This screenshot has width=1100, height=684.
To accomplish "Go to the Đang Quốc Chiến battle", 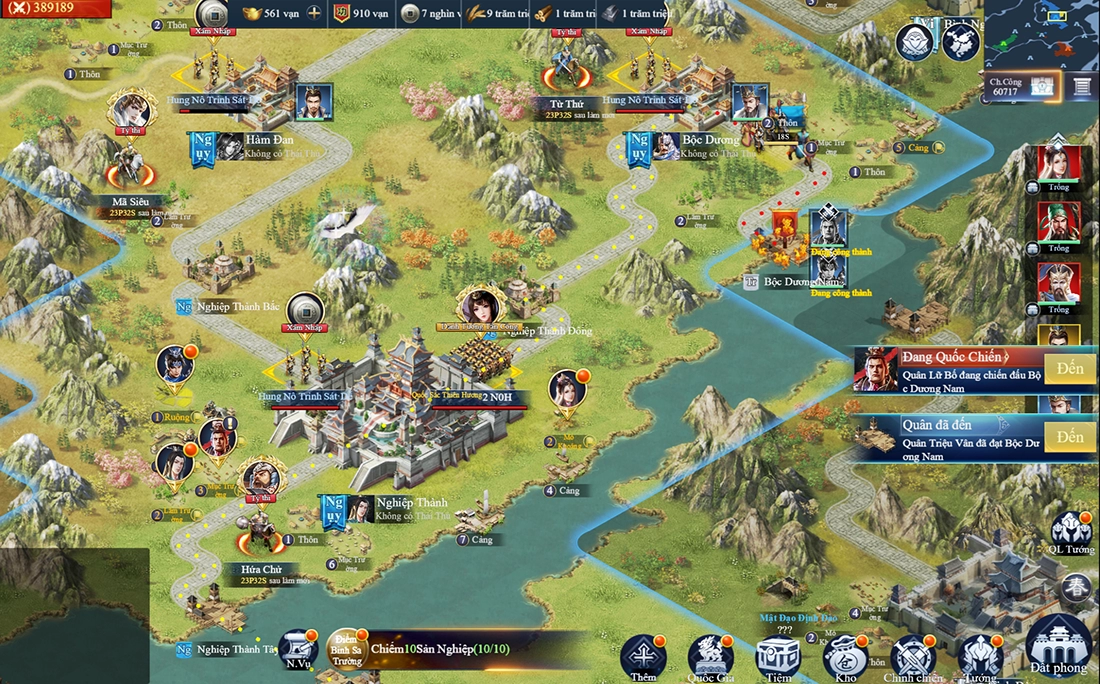I will point(1070,368).
